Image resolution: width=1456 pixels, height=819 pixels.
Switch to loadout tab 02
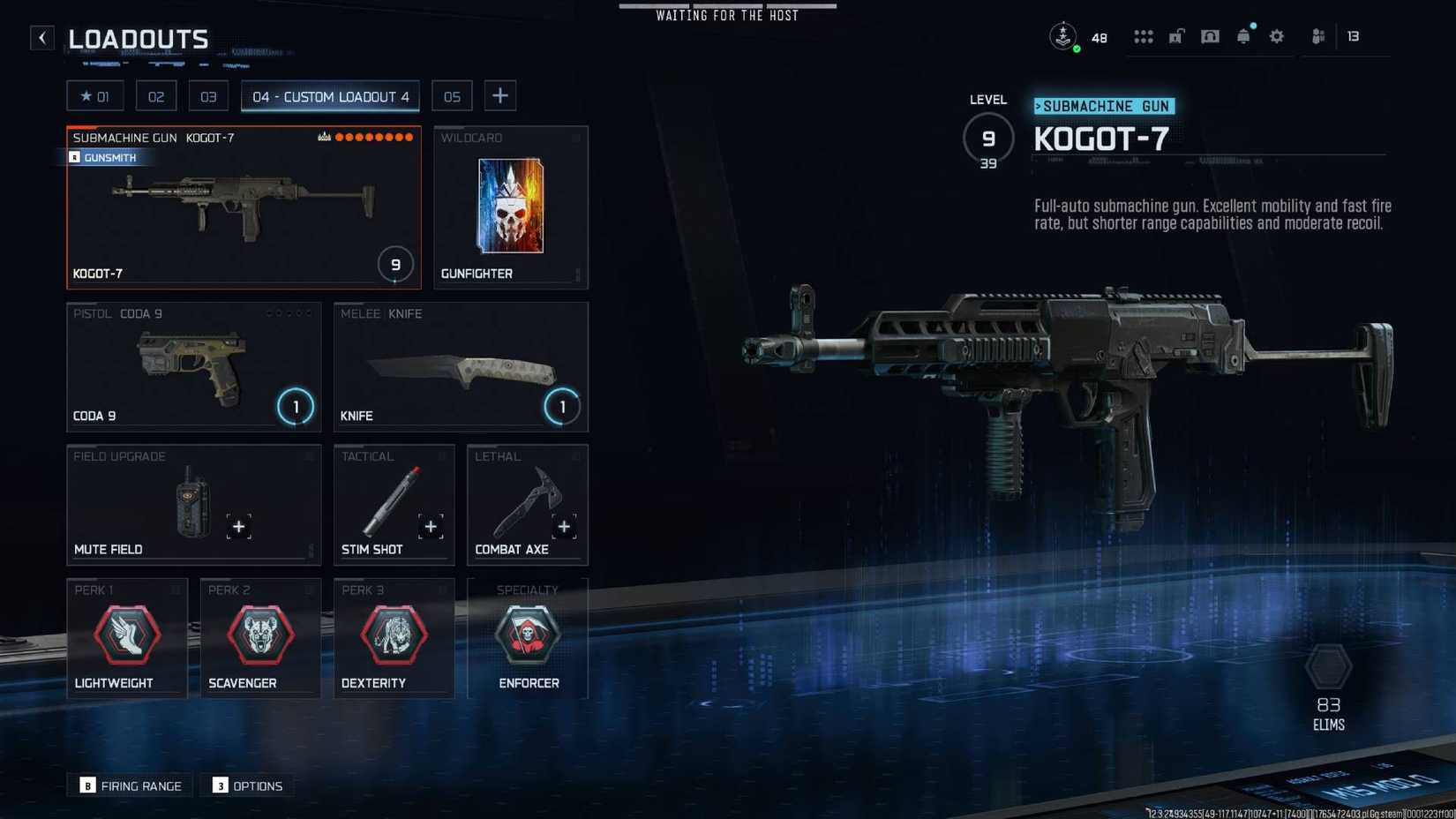156,95
